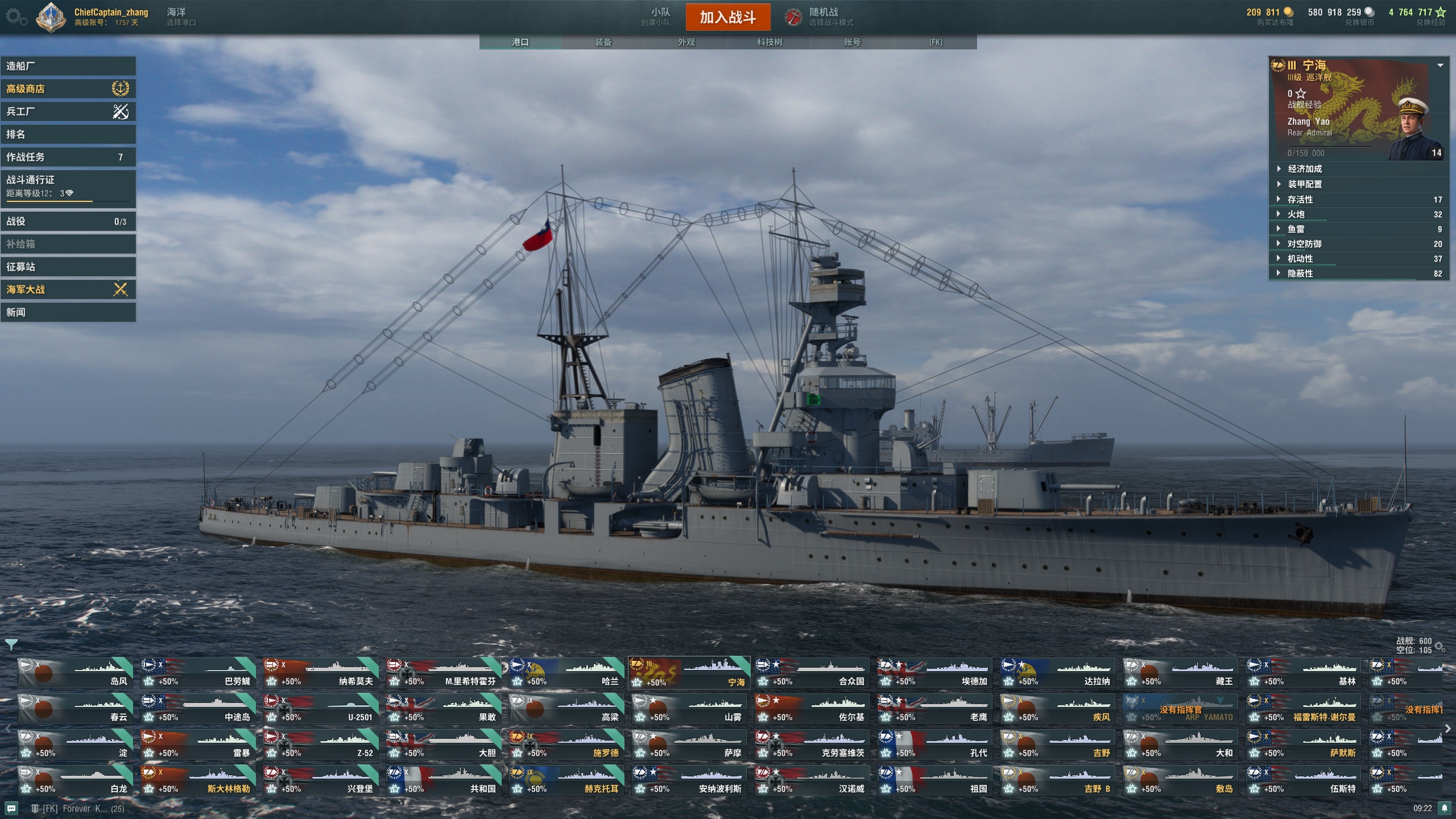Open the 战斗通行证 battle pass

coord(68,186)
